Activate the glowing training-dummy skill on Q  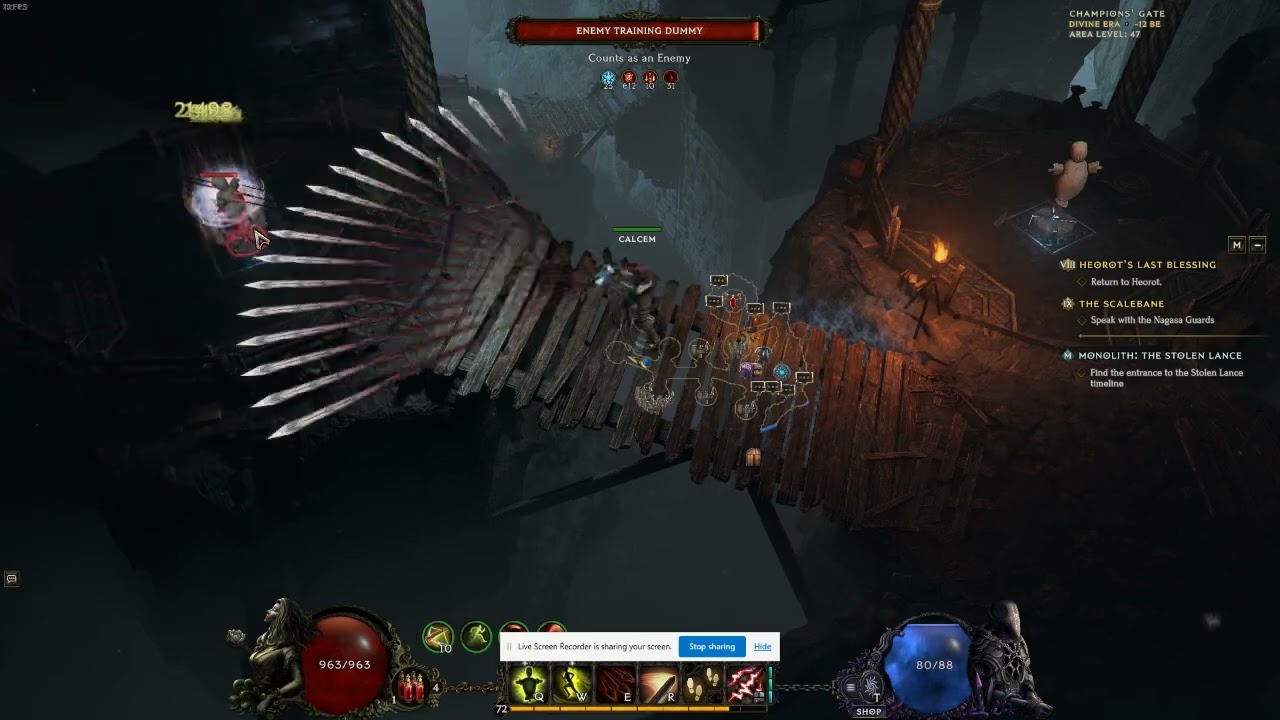tap(528, 685)
